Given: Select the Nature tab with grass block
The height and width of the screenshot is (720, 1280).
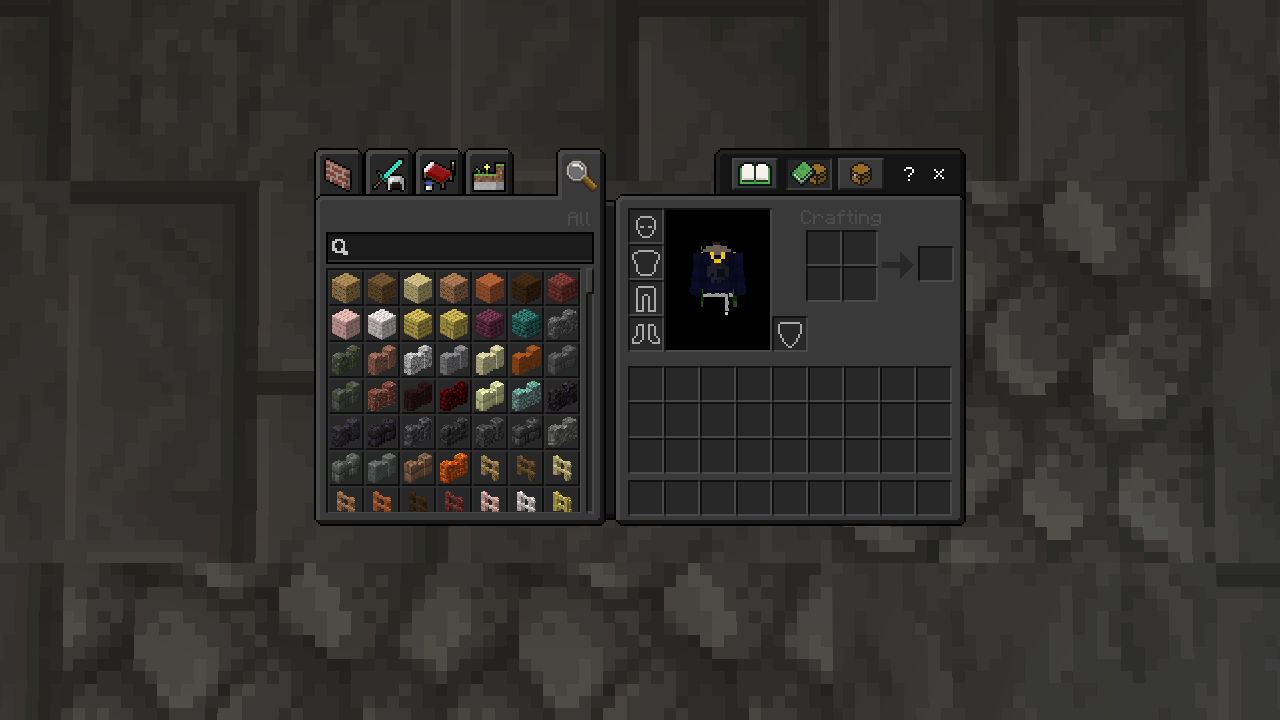Looking at the screenshot, I should tap(488, 175).
